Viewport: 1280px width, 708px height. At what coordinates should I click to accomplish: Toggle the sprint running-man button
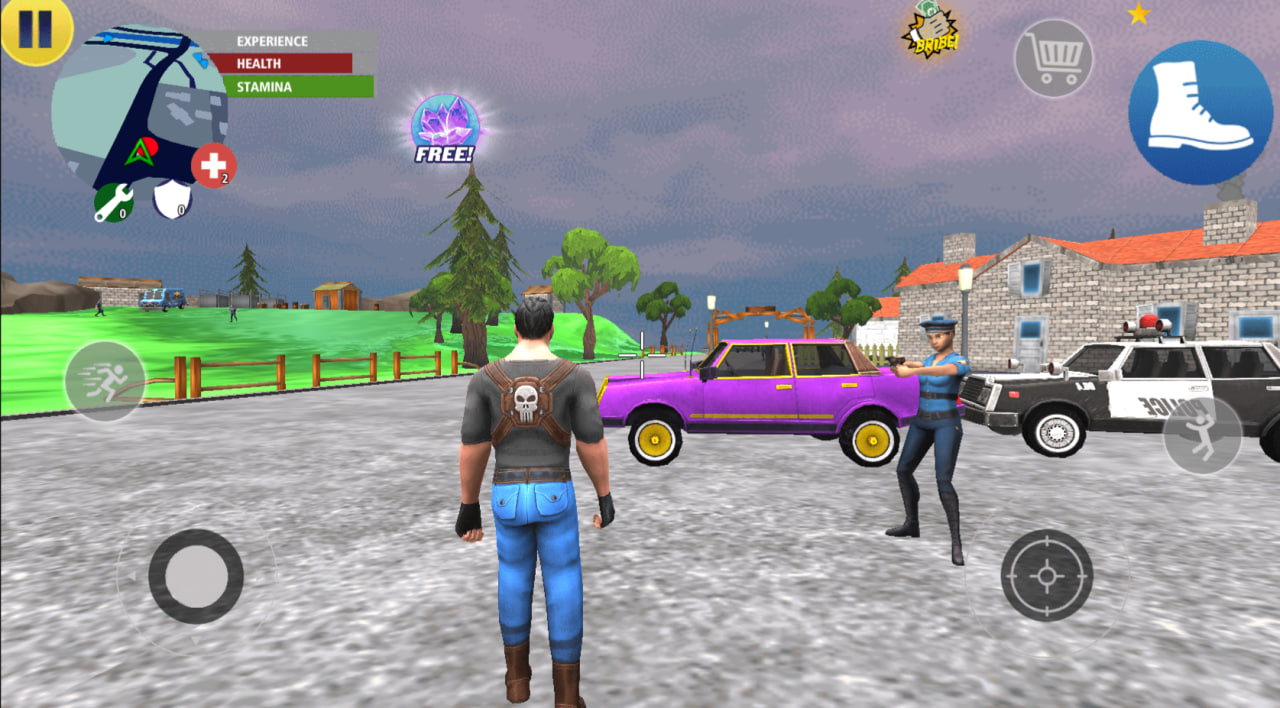(x=105, y=381)
